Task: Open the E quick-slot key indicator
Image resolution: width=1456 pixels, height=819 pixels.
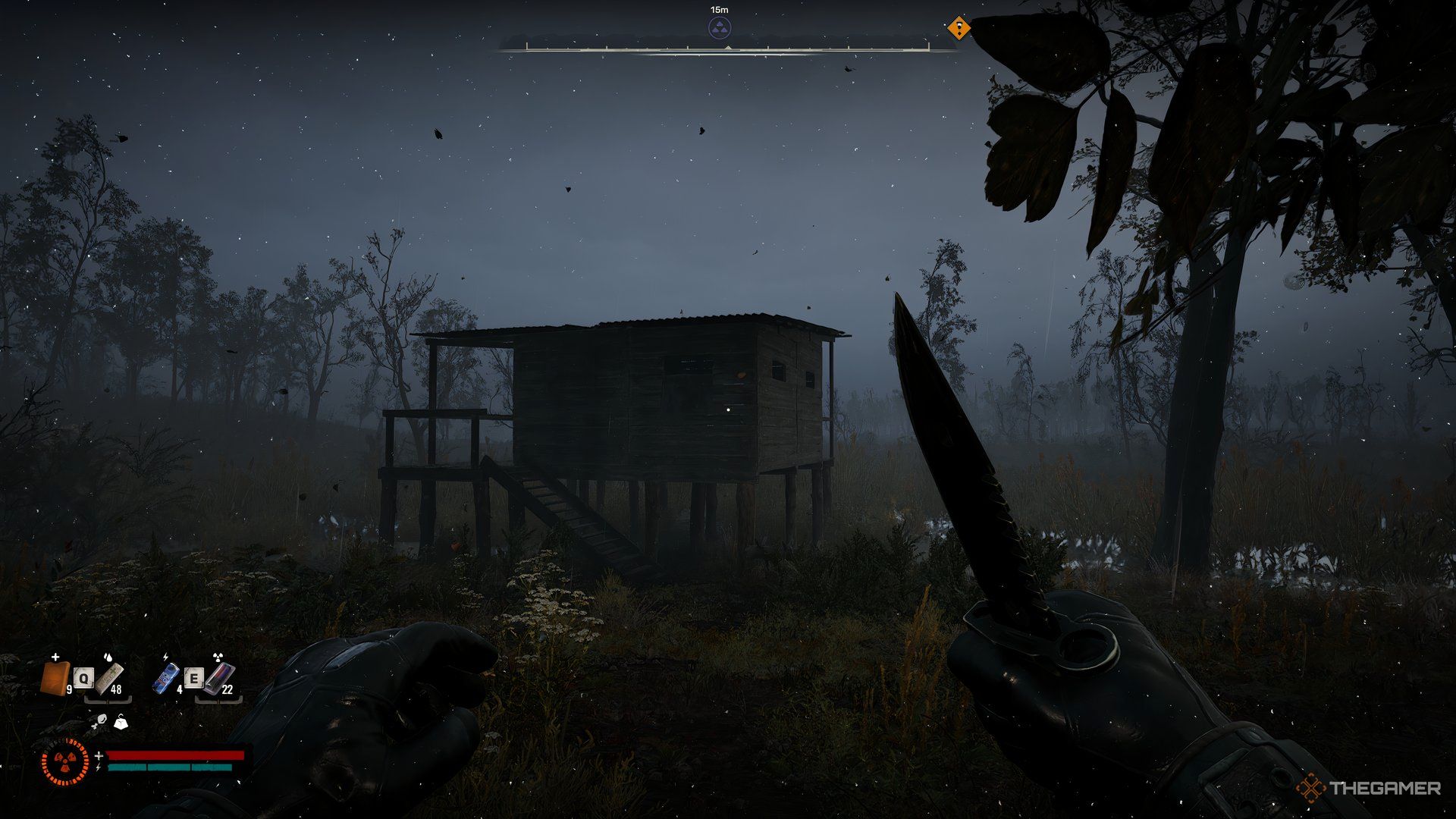Action: [x=194, y=678]
